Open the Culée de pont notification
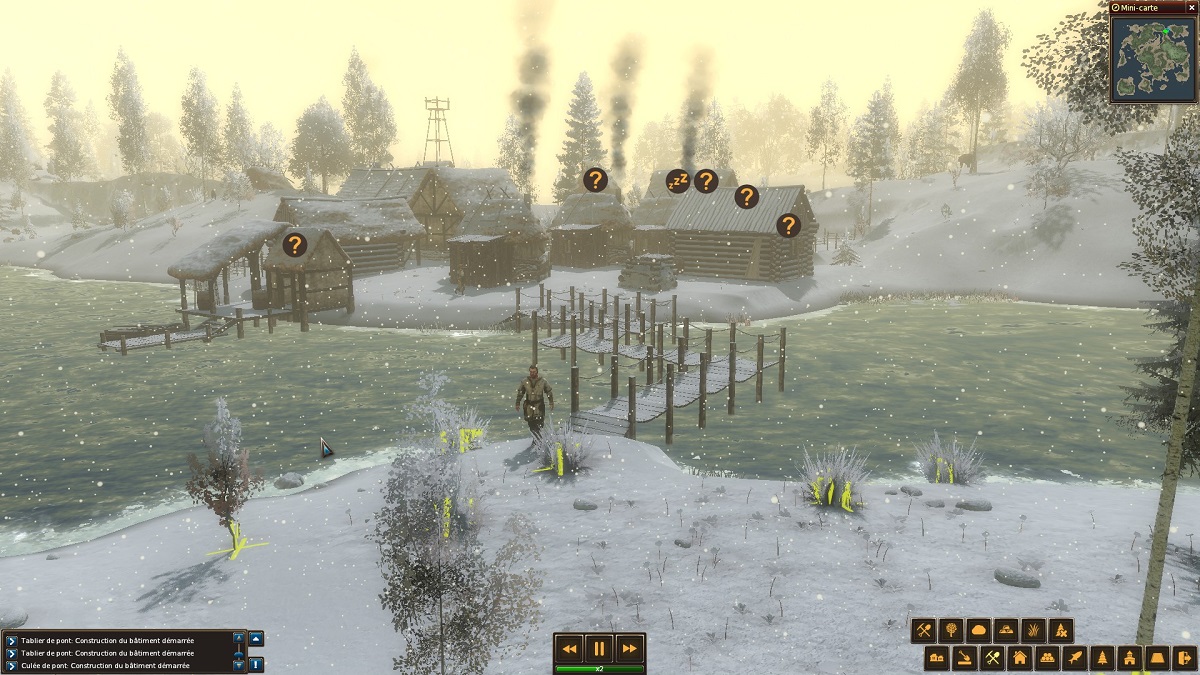Image resolution: width=1200 pixels, height=675 pixels. pos(120,665)
